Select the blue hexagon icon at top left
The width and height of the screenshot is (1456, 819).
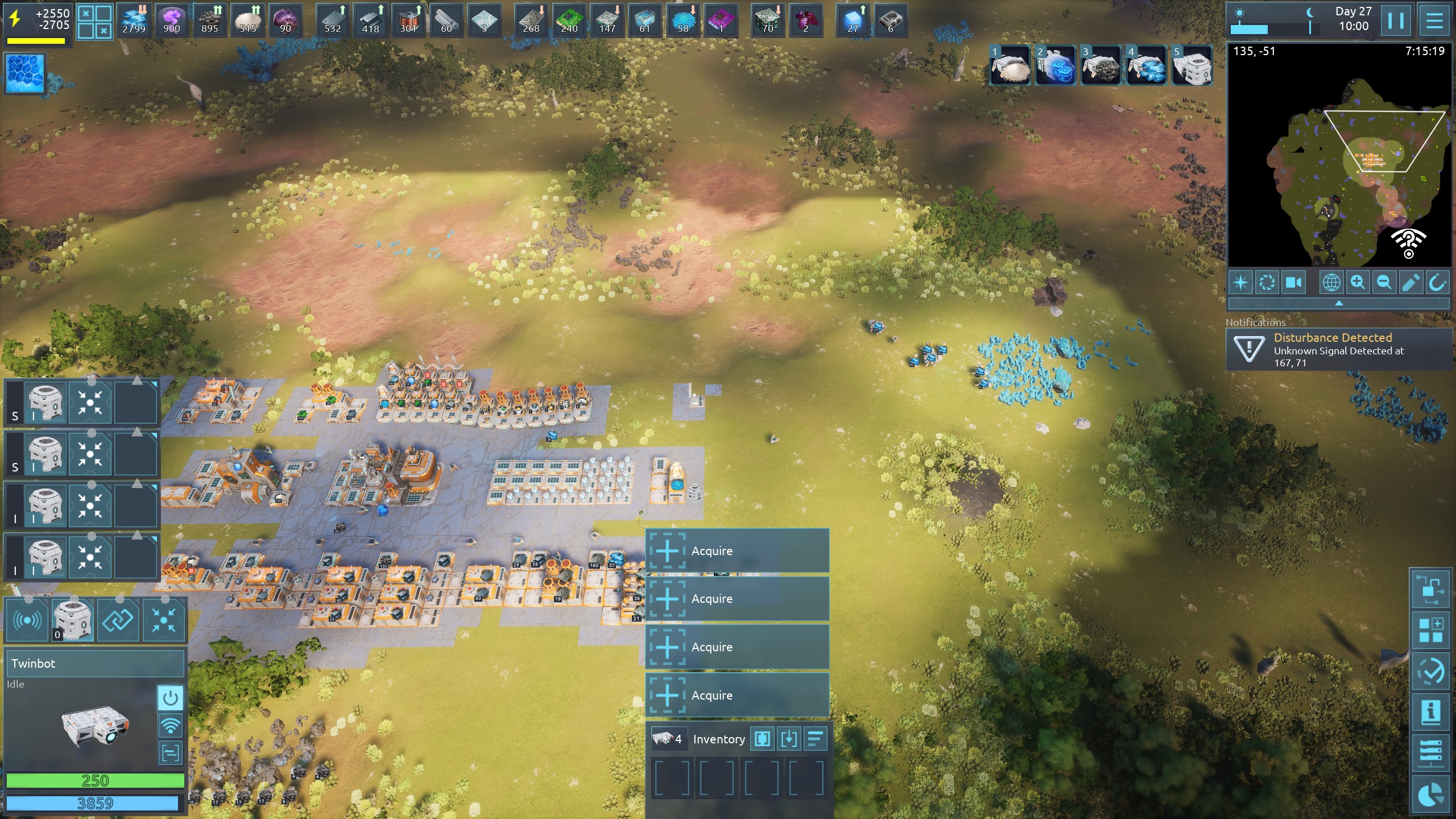26,73
